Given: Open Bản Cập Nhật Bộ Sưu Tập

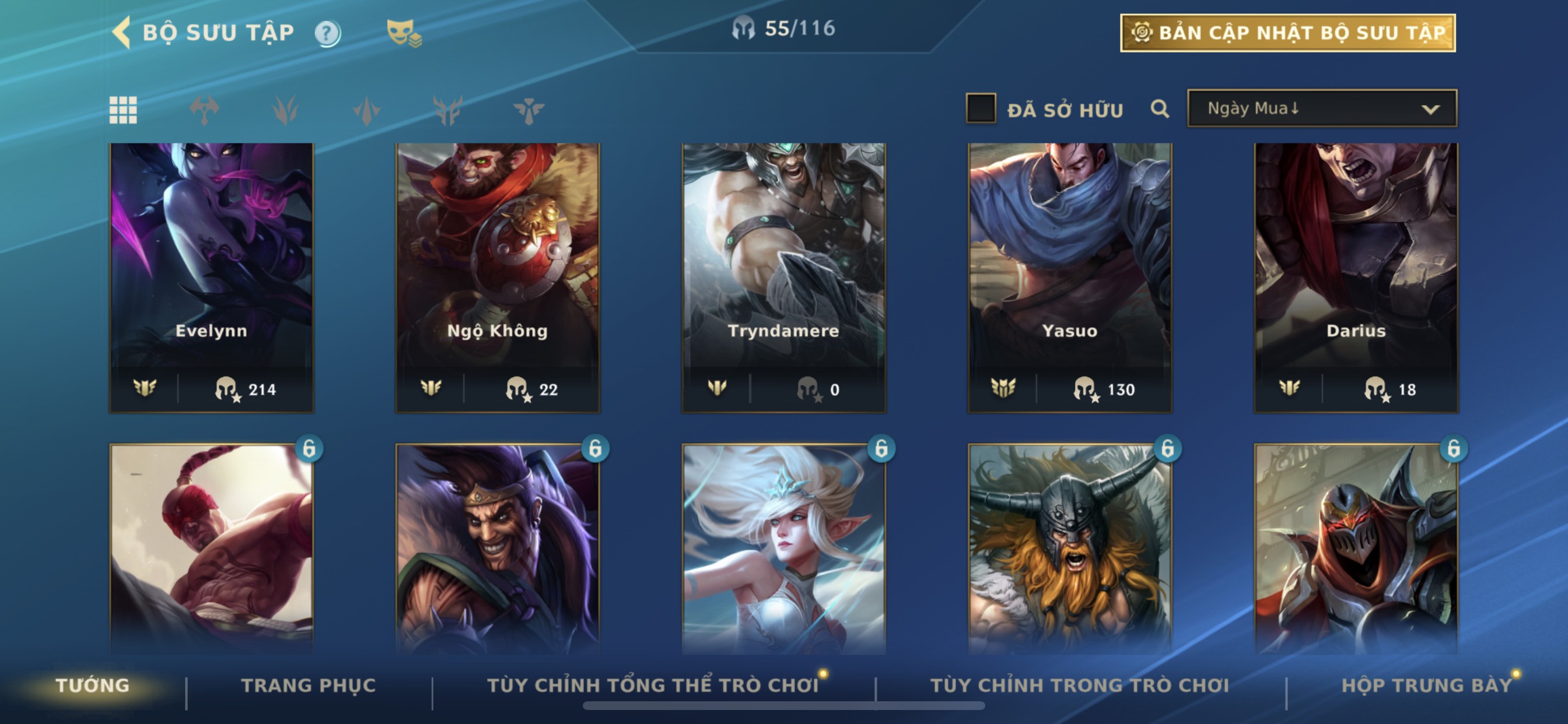Looking at the screenshot, I should 1287,33.
